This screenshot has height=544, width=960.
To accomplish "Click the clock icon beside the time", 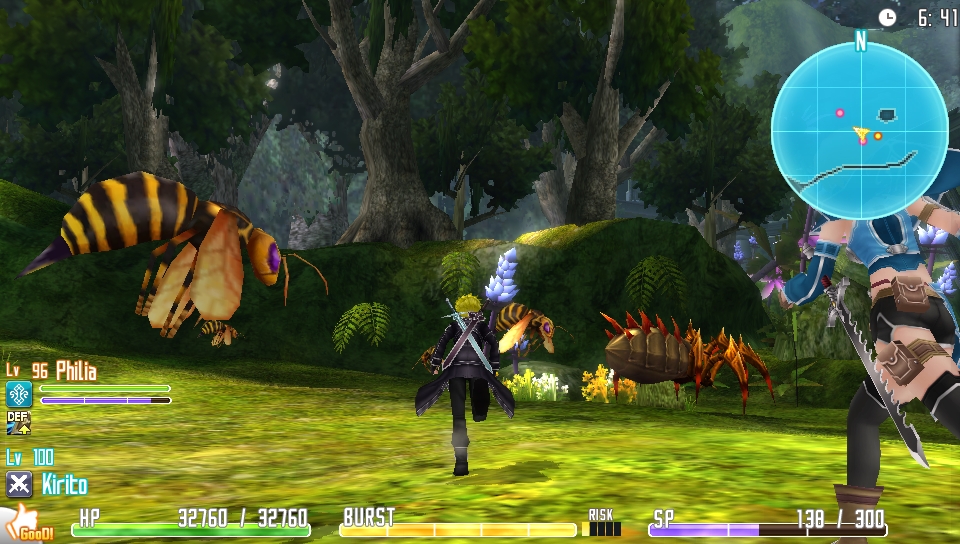I will pos(887,17).
